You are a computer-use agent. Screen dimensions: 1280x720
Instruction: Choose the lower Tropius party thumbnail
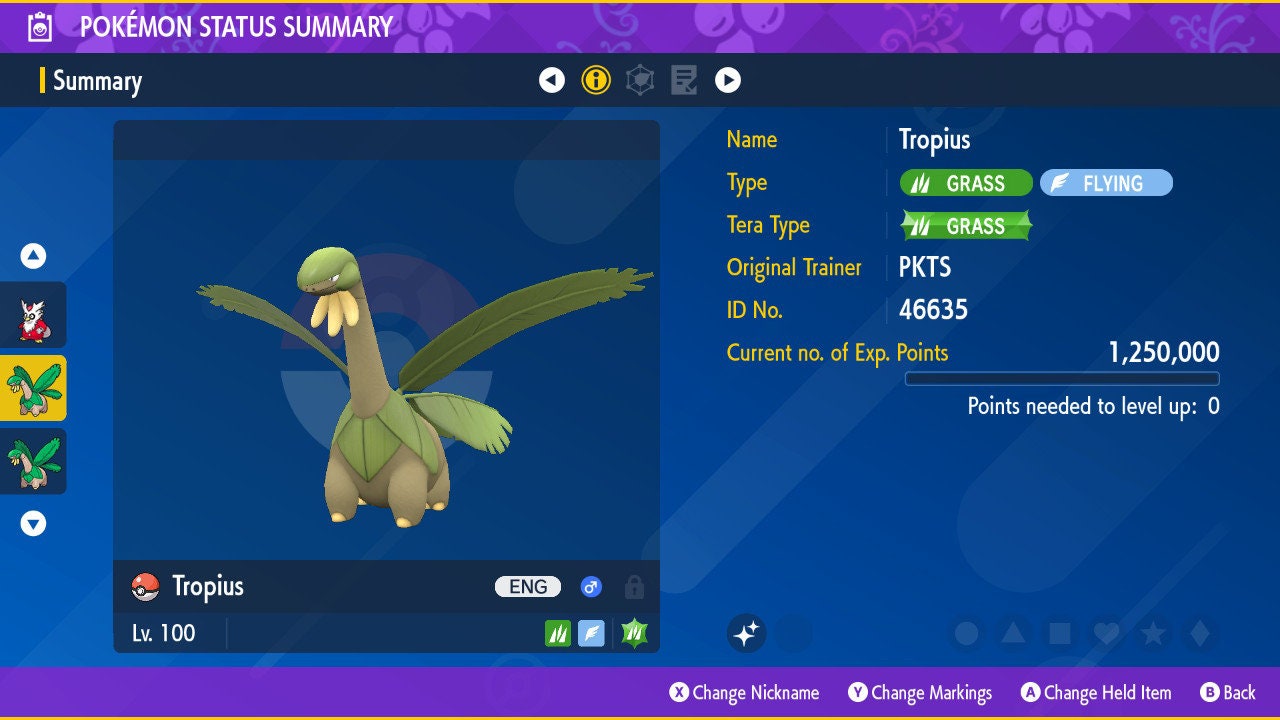33,461
